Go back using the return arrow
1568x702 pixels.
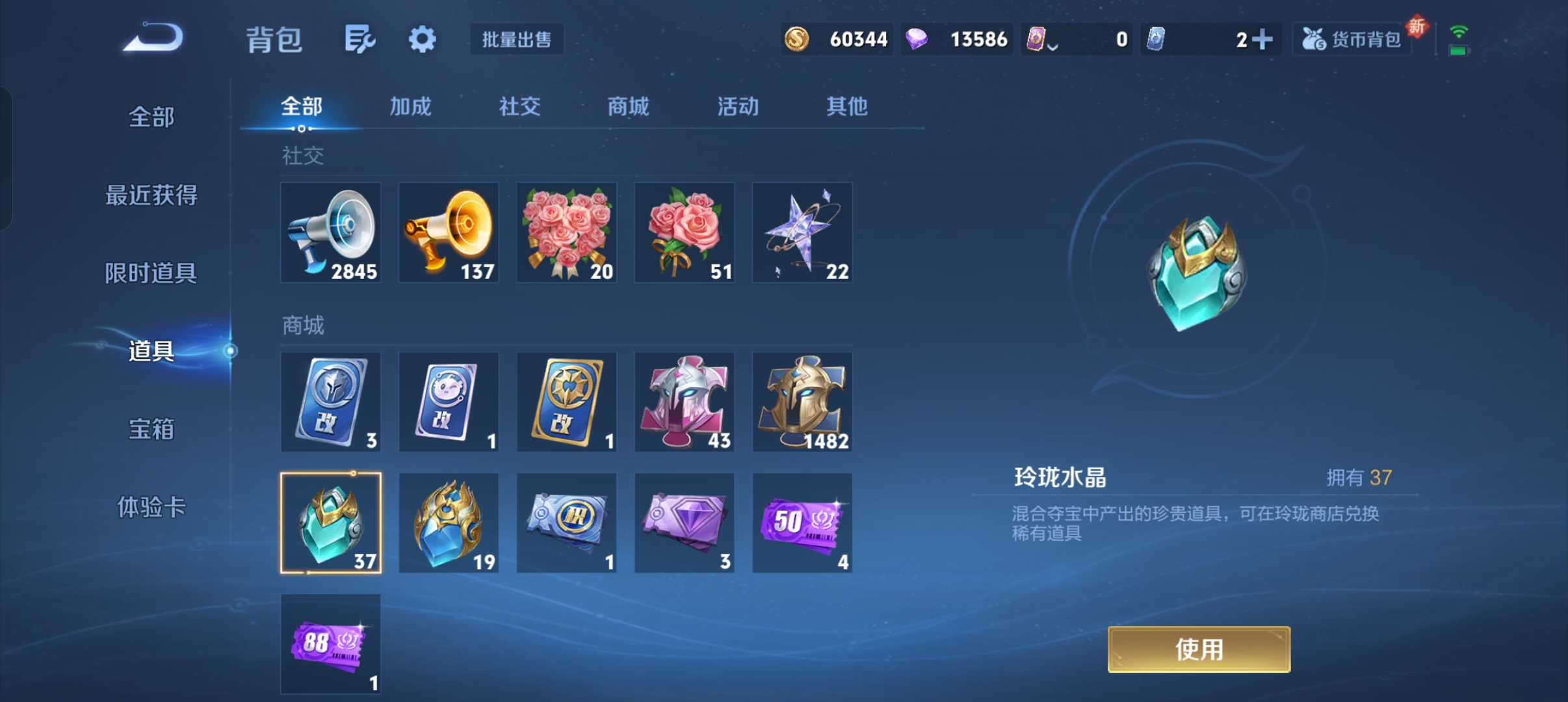click(153, 38)
